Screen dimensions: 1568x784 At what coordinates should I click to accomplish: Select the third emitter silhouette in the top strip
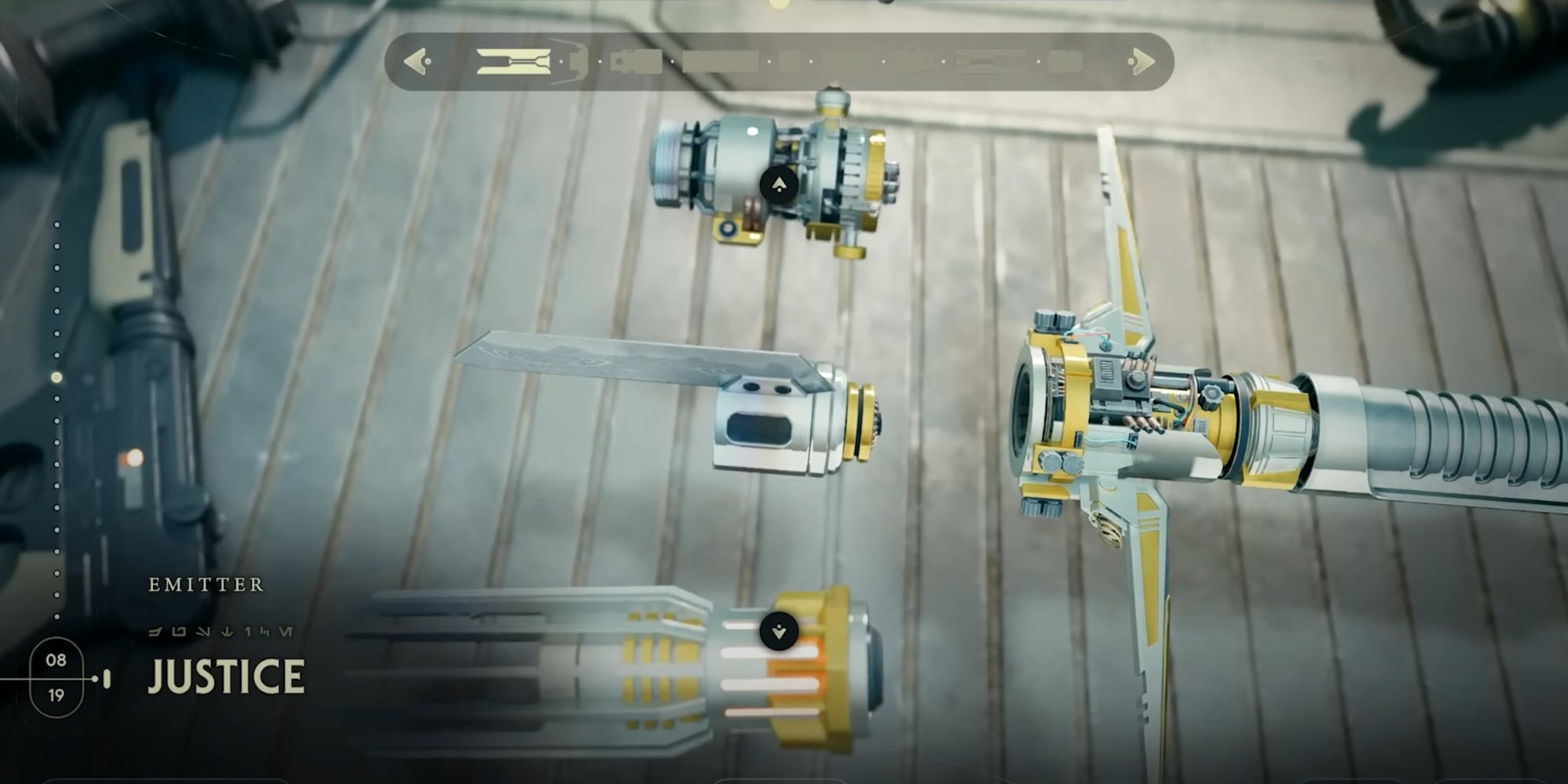point(637,61)
